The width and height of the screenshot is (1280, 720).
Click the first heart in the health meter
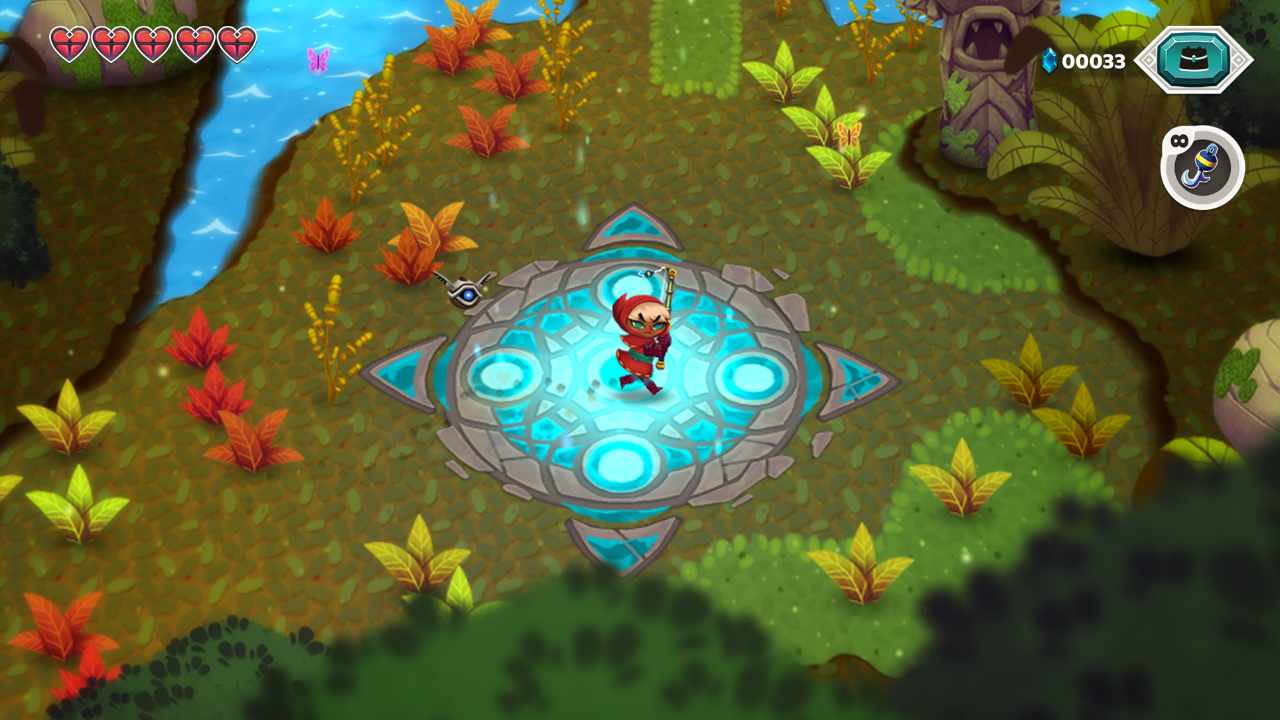(x=68, y=45)
